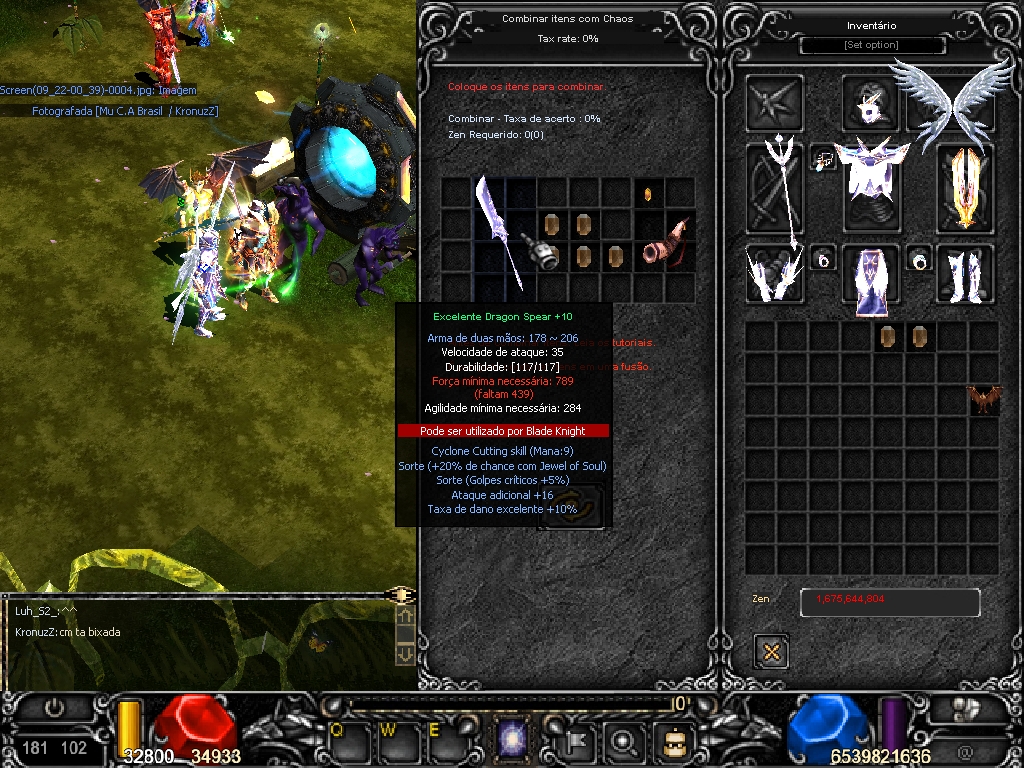Select the equipped helmet slot
The width and height of the screenshot is (1024, 768).
point(871,103)
